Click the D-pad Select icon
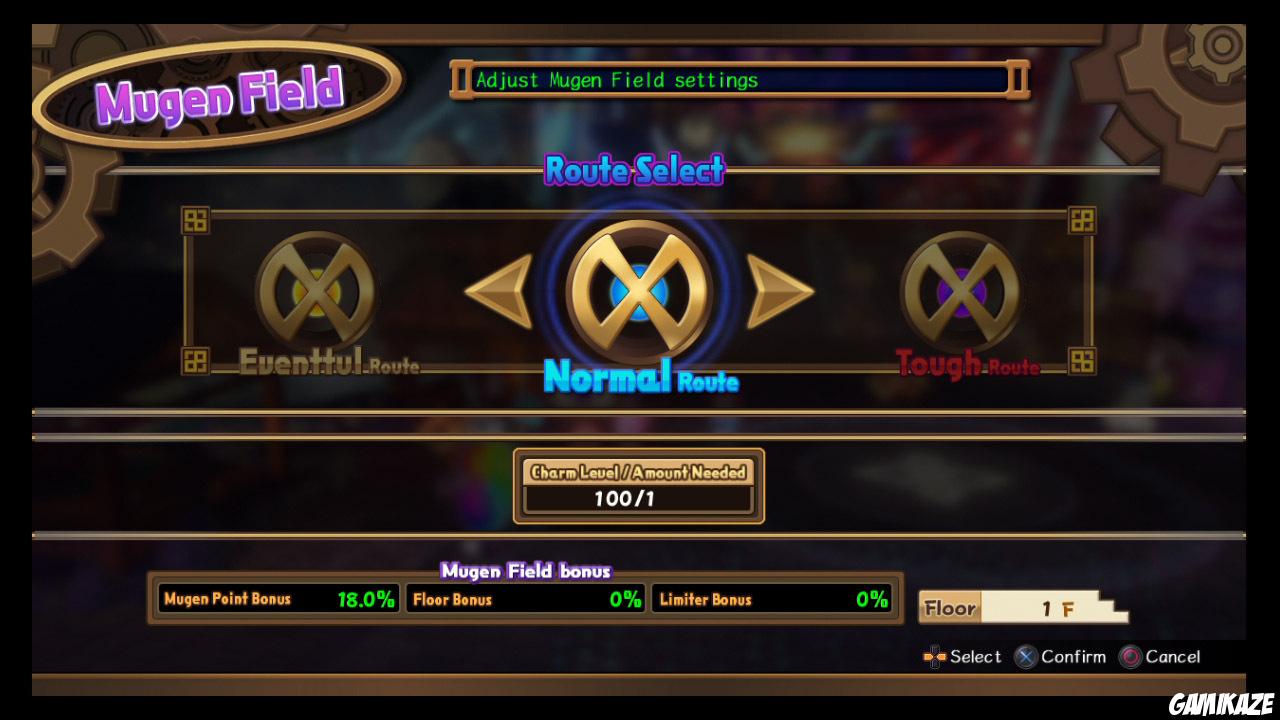The image size is (1280, 720). tap(934, 657)
